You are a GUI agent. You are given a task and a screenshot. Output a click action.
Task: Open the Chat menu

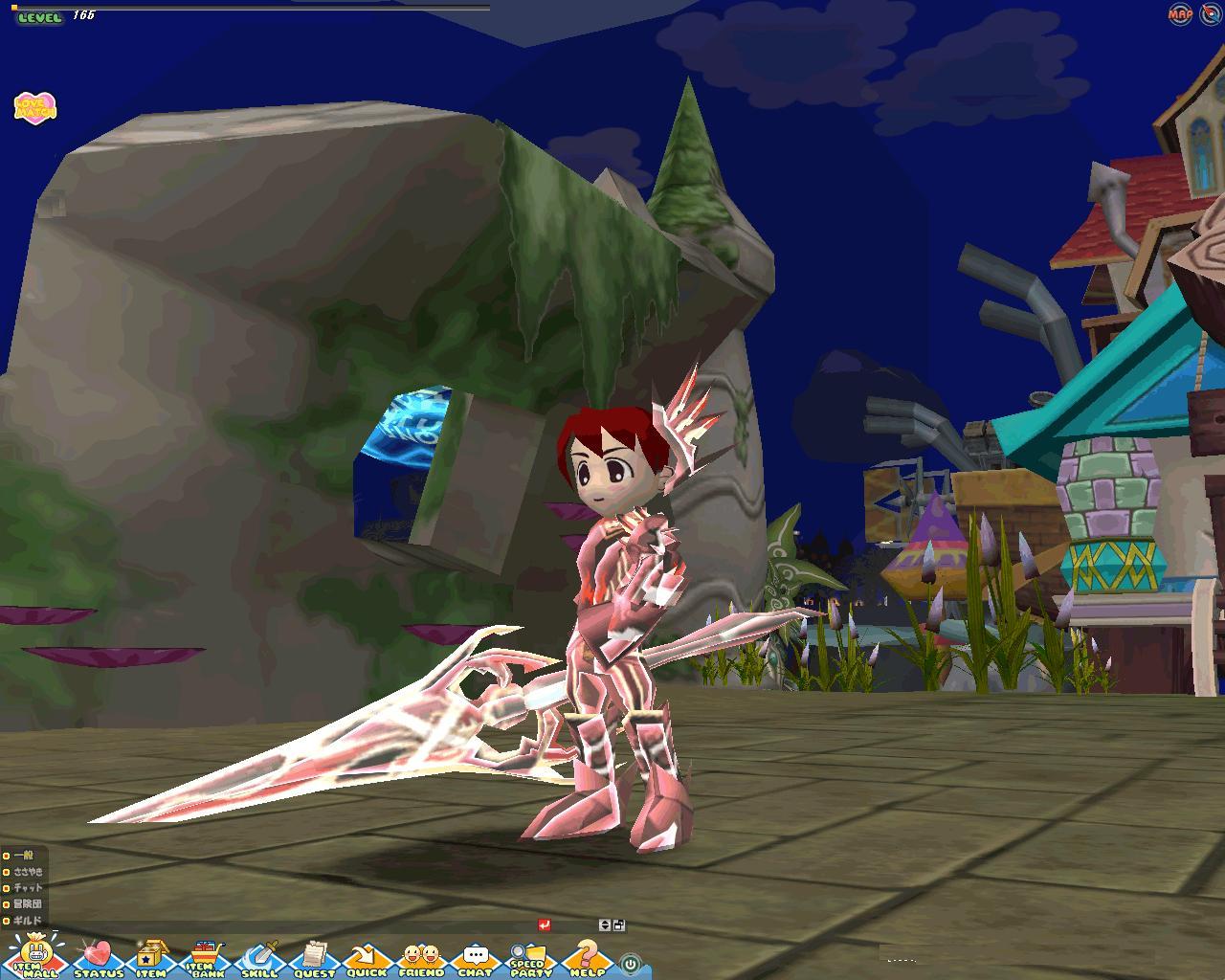(x=475, y=958)
